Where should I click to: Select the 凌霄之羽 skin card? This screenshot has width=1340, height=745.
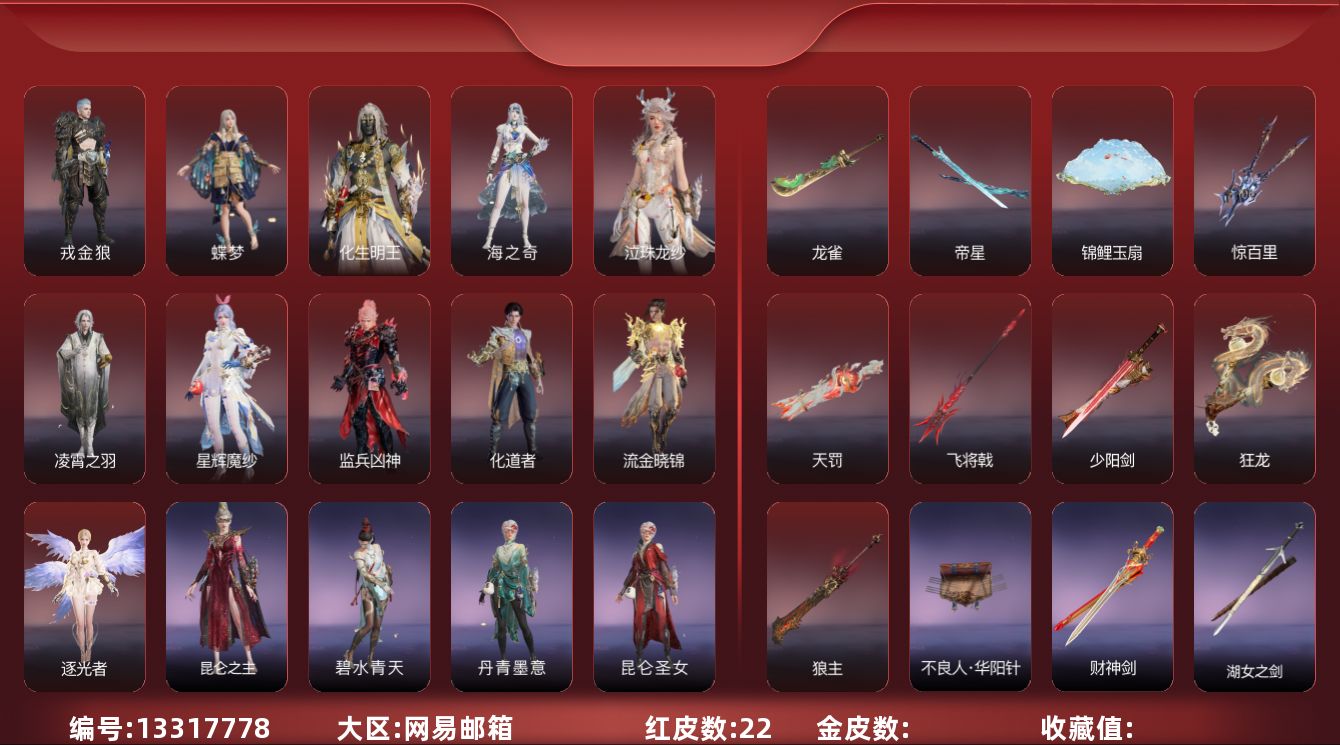pos(84,388)
